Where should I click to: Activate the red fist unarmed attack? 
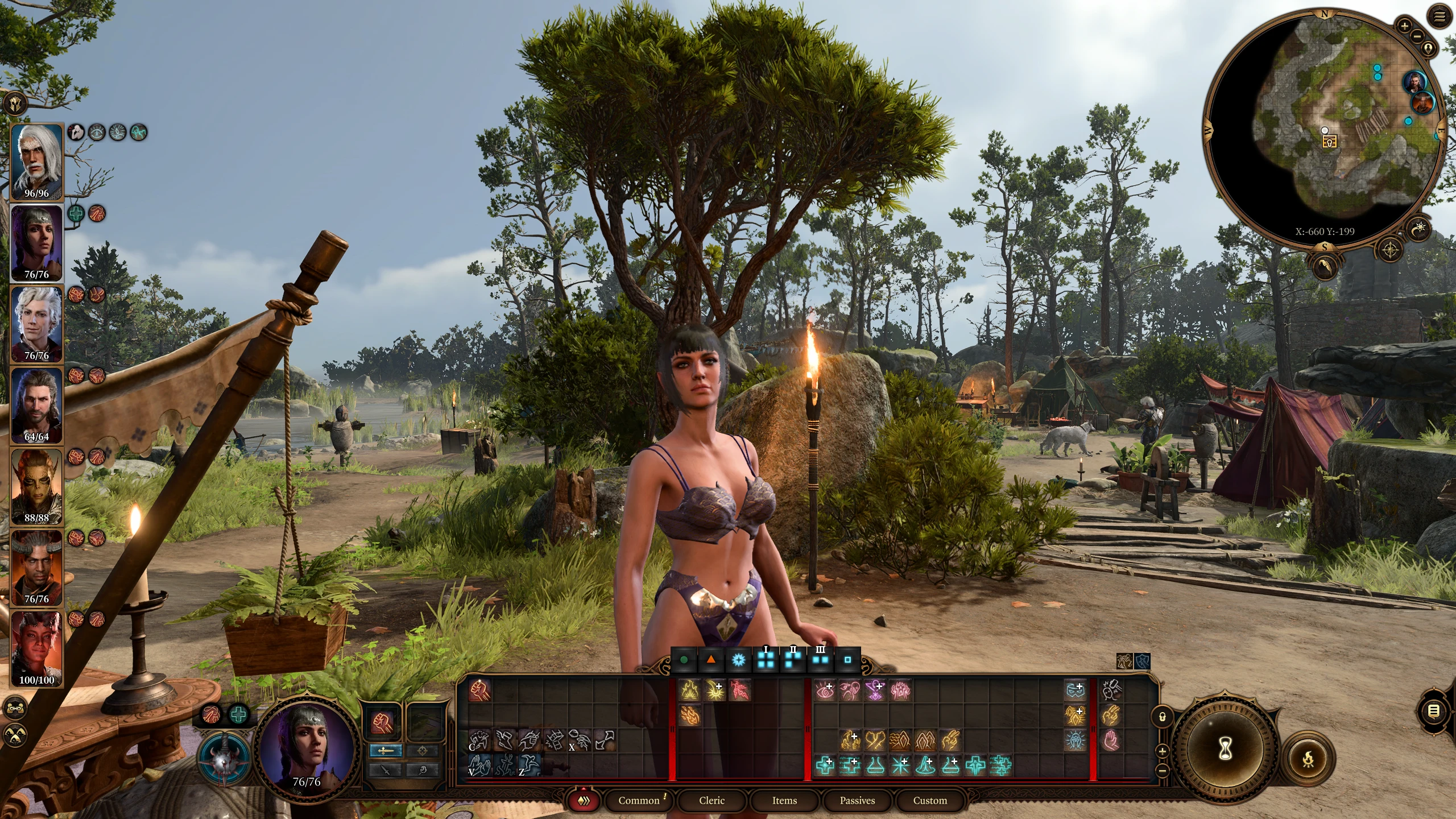point(479,690)
